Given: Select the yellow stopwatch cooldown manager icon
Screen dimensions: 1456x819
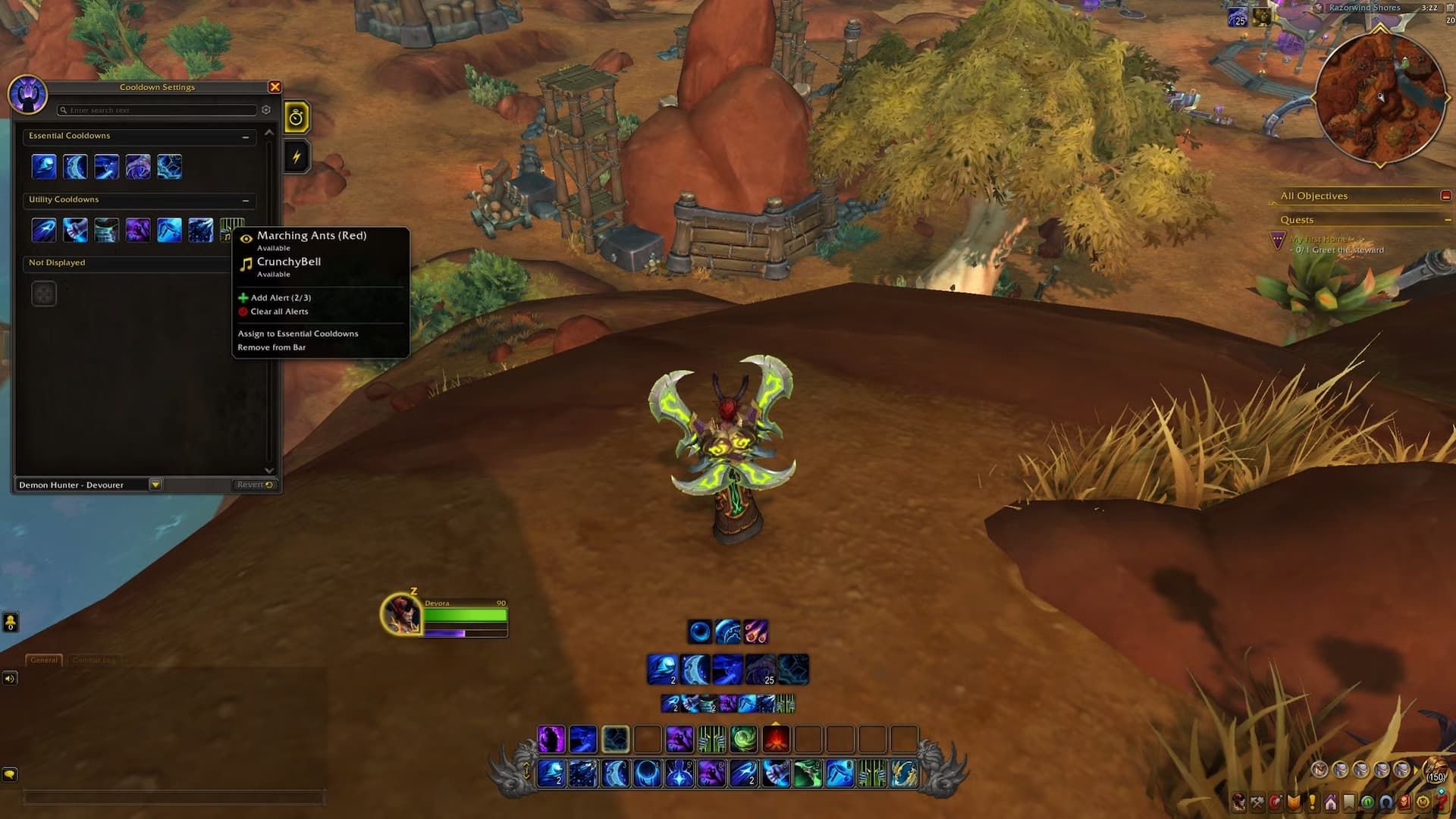Looking at the screenshot, I should [x=297, y=118].
